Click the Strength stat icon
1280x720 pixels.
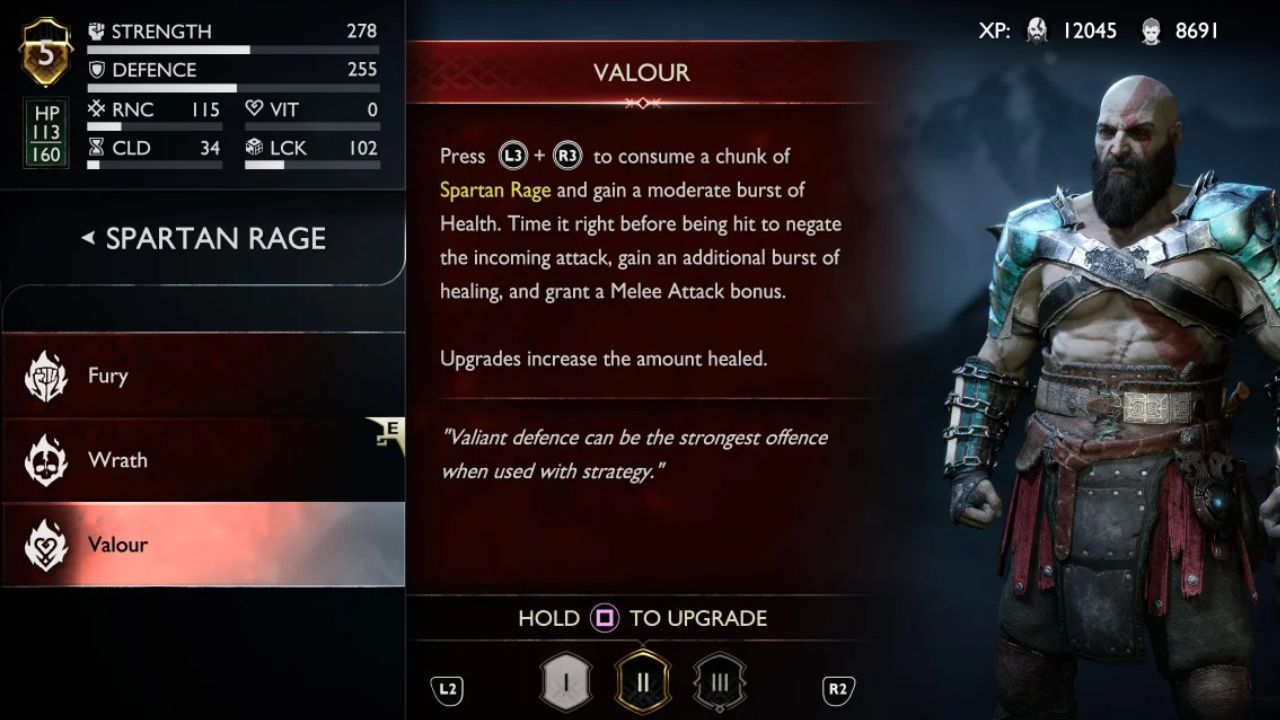97,30
